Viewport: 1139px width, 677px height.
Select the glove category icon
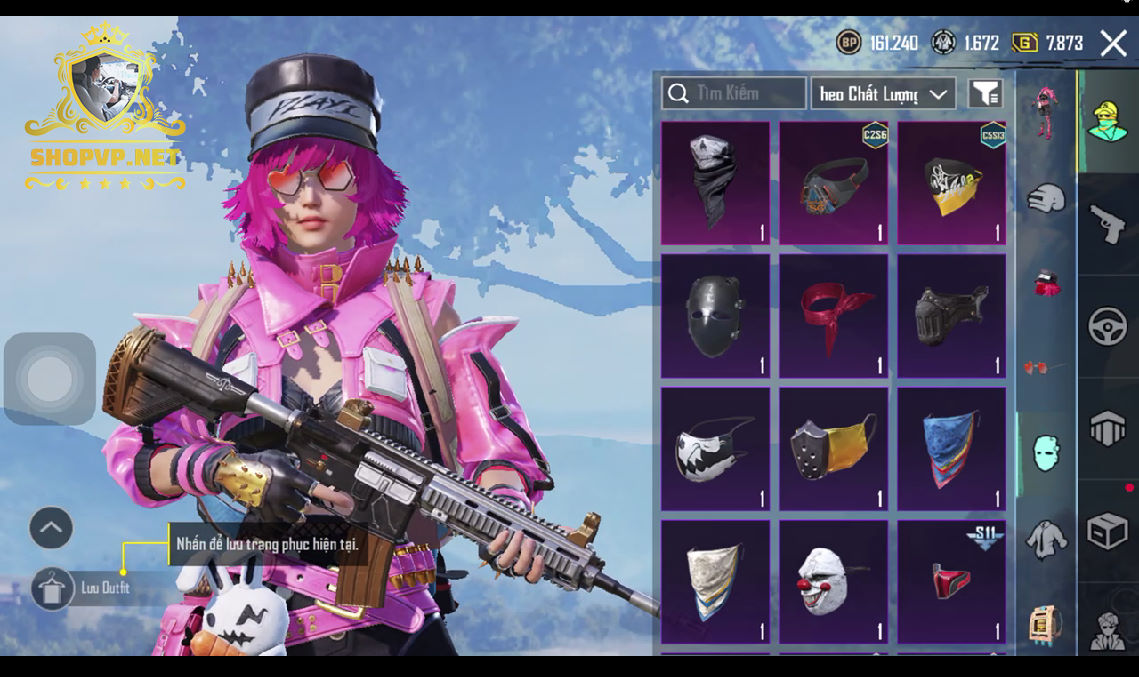pos(1046,197)
